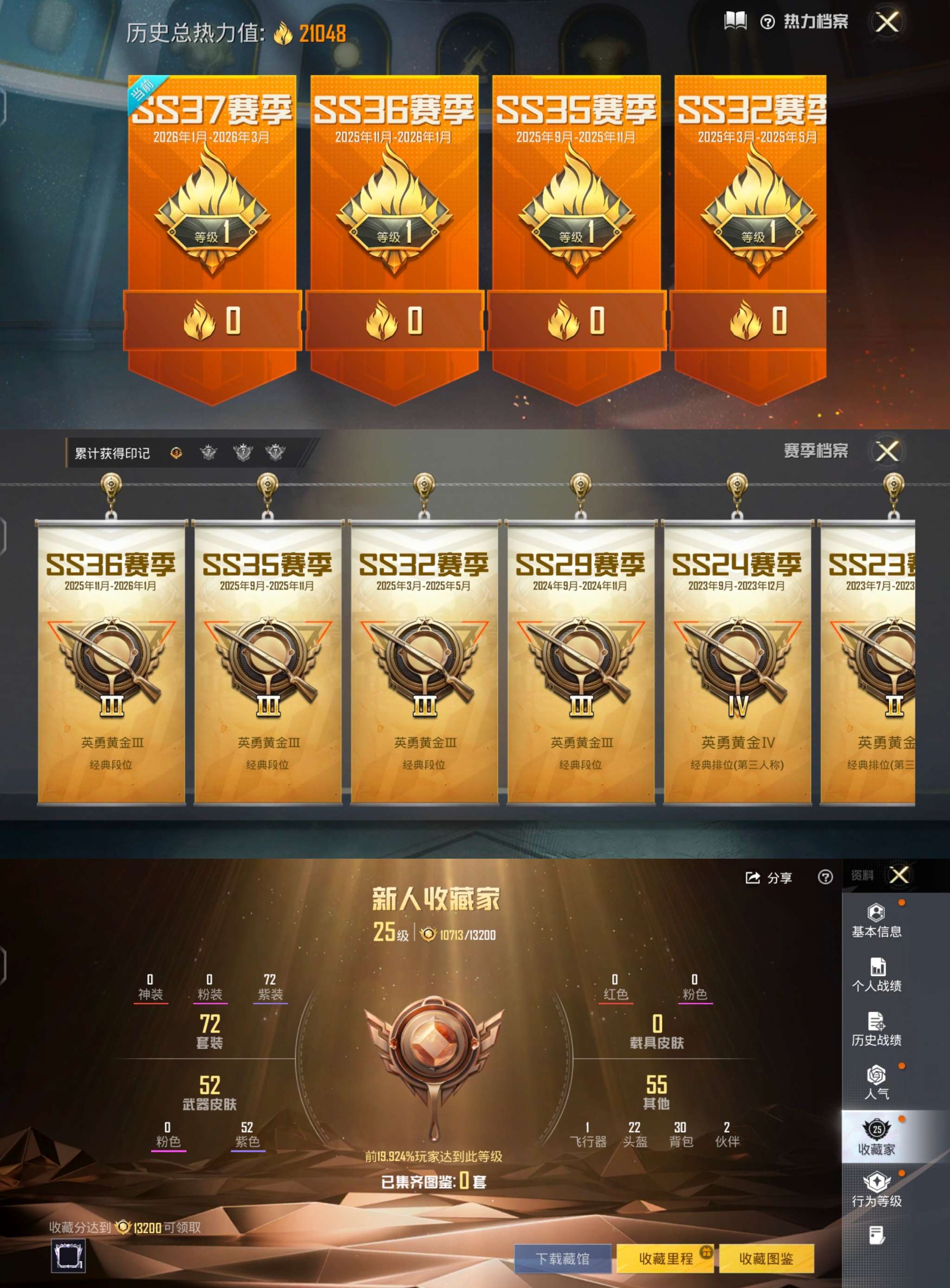Click the first silver locked badge next to the gold one

[x=209, y=453]
